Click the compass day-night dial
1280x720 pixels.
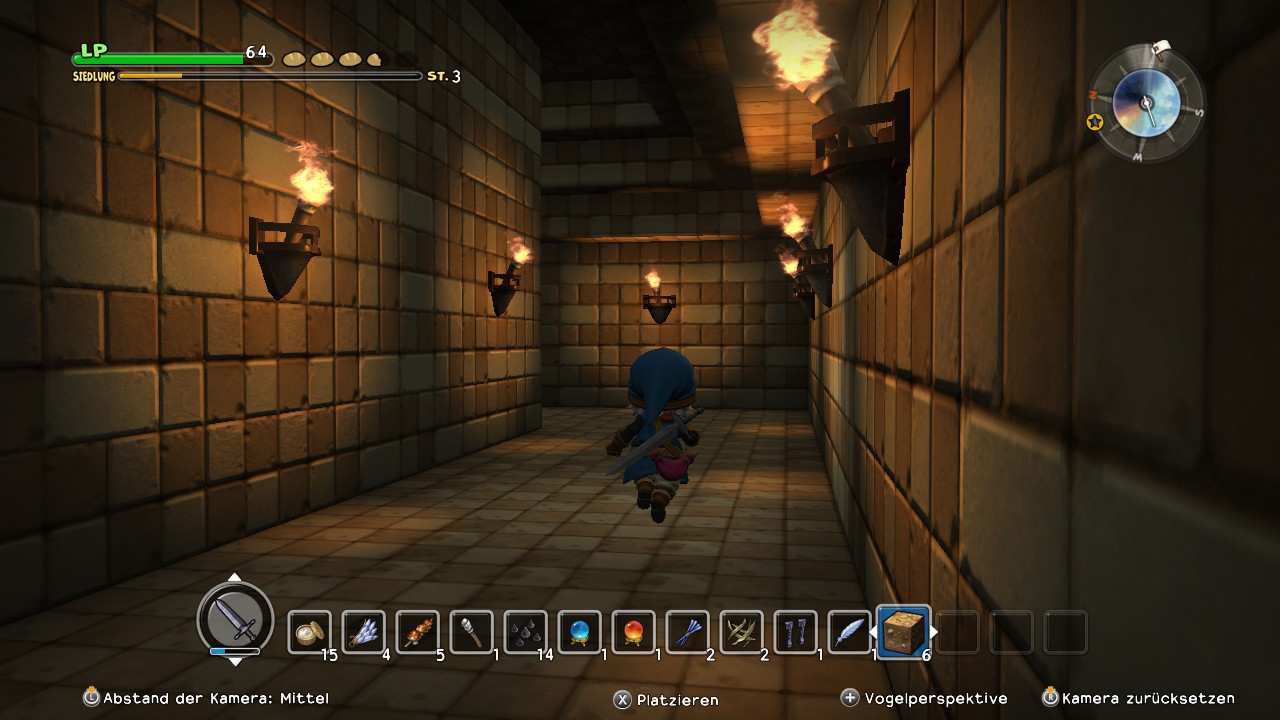click(1146, 103)
